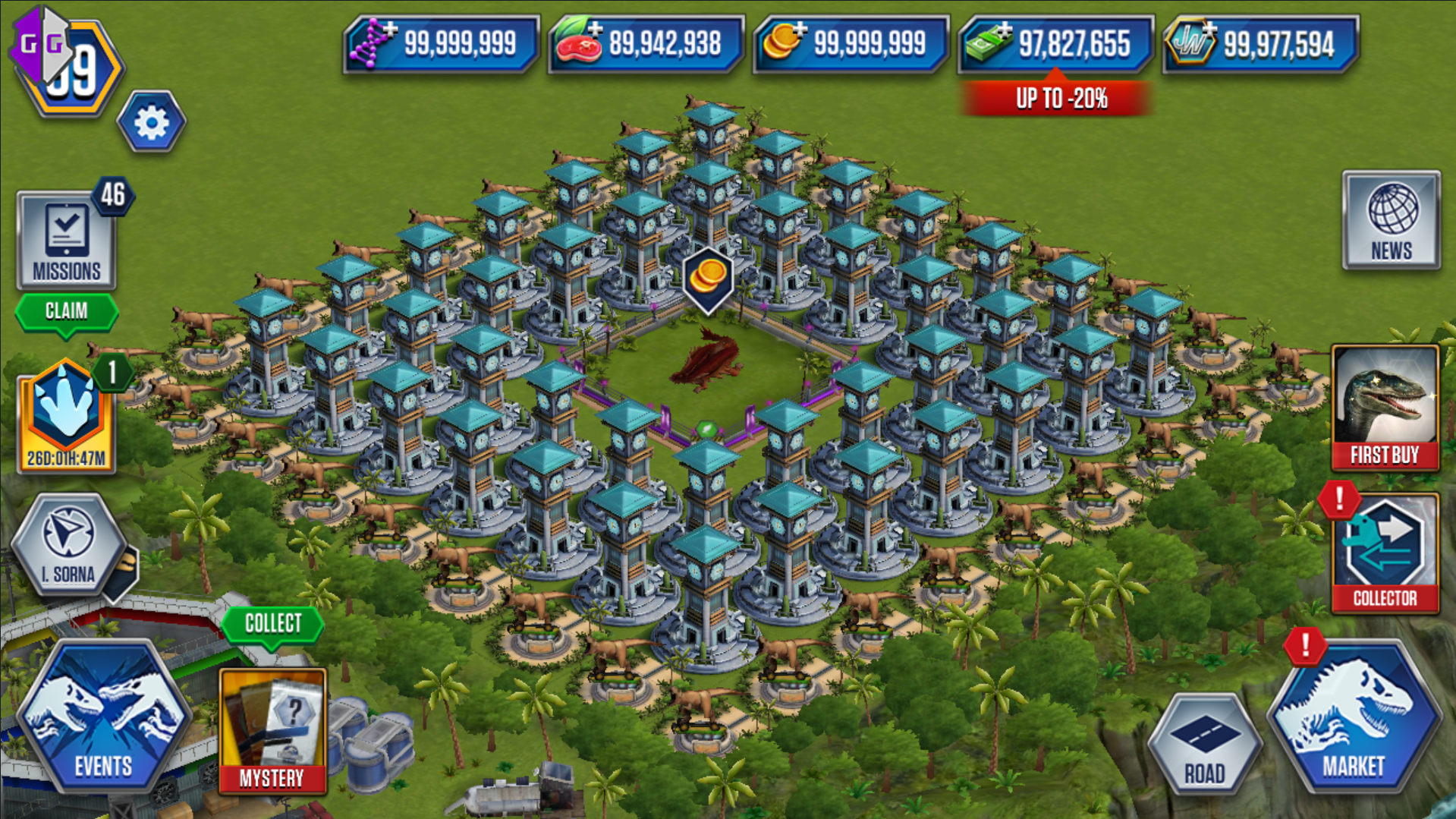Image resolution: width=1456 pixels, height=819 pixels.
Task: Open the First Buy offer
Action: click(1385, 408)
